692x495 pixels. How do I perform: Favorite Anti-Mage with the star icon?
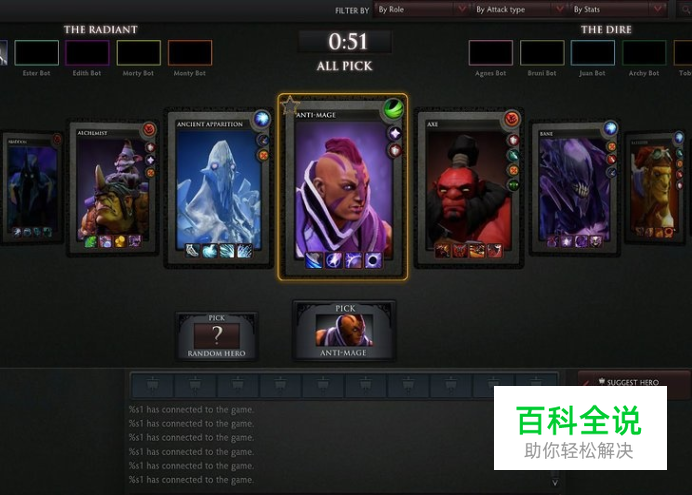pyautogui.click(x=290, y=103)
